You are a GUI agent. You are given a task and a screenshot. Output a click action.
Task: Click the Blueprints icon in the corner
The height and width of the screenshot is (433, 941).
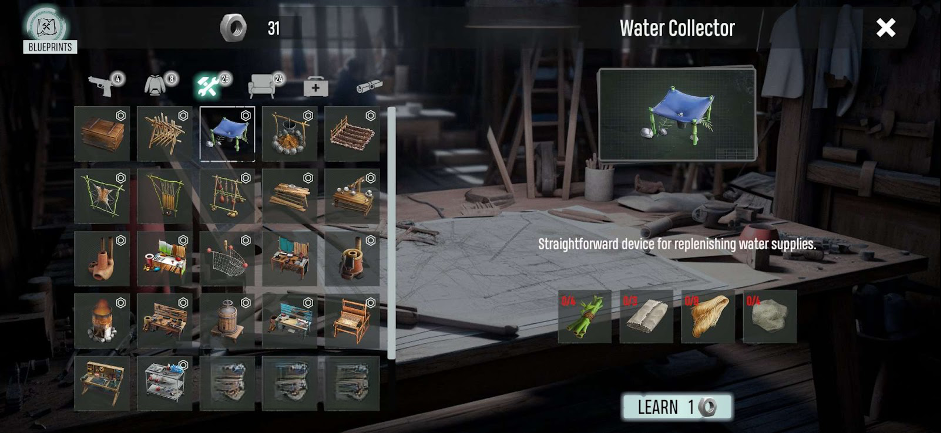[49, 29]
